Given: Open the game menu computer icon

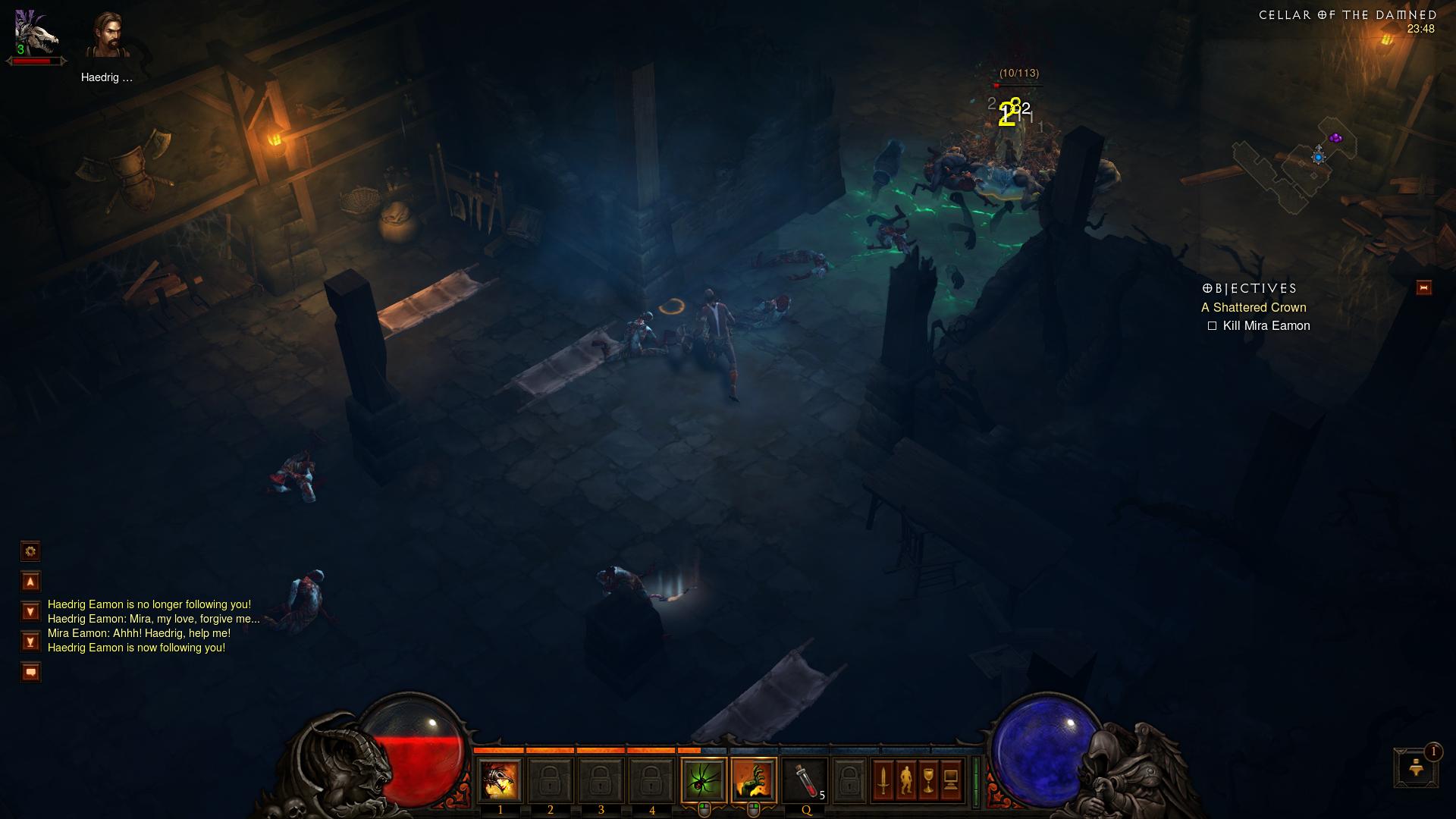Looking at the screenshot, I should (951, 780).
